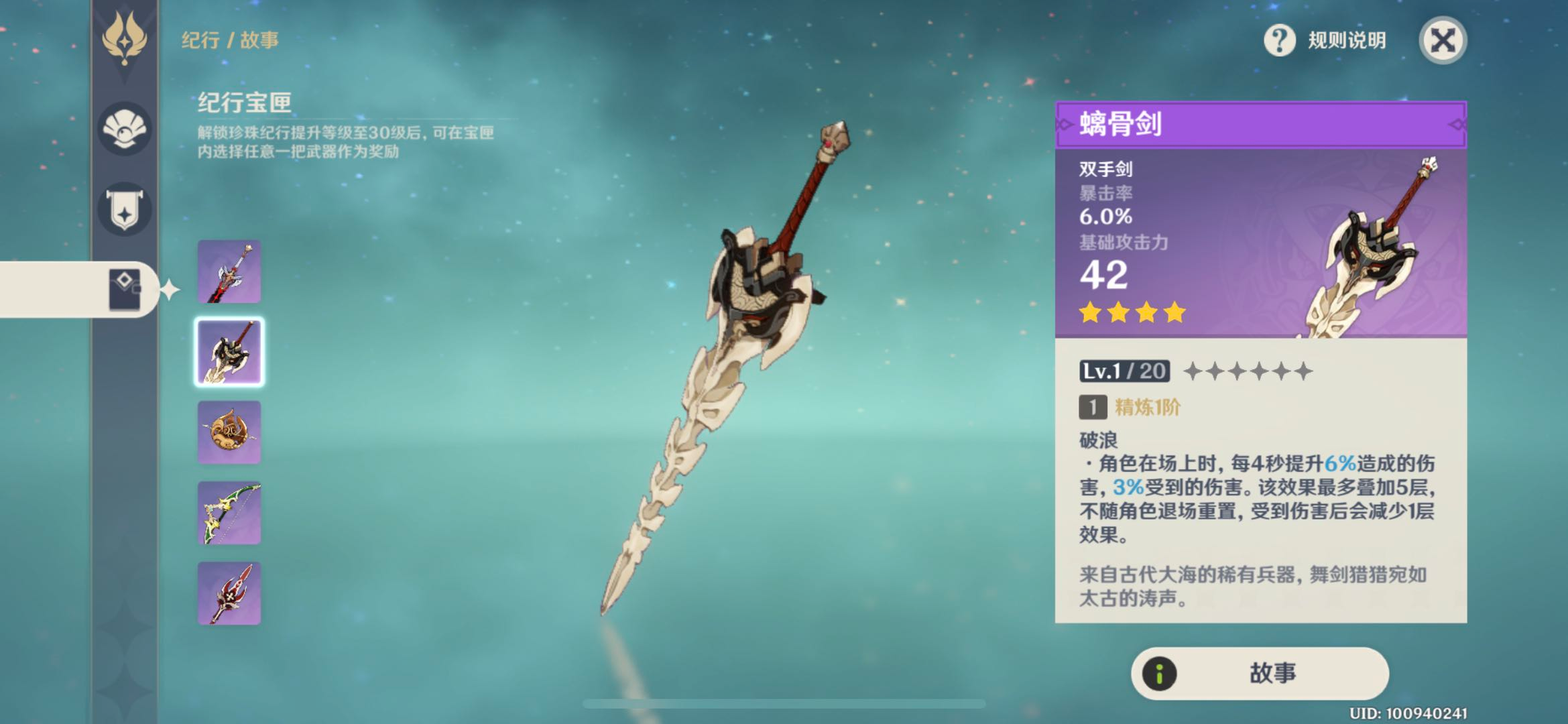Screen dimensions: 1568x724
Task: Open the selected story book tab
Action: pyautogui.click(x=125, y=289)
